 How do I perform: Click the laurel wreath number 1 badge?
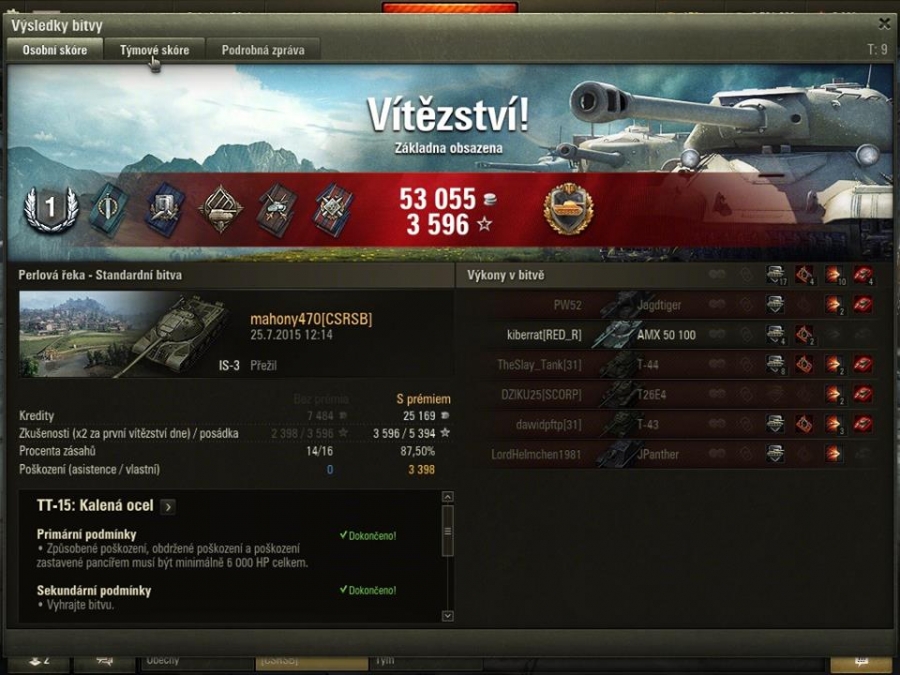point(50,209)
